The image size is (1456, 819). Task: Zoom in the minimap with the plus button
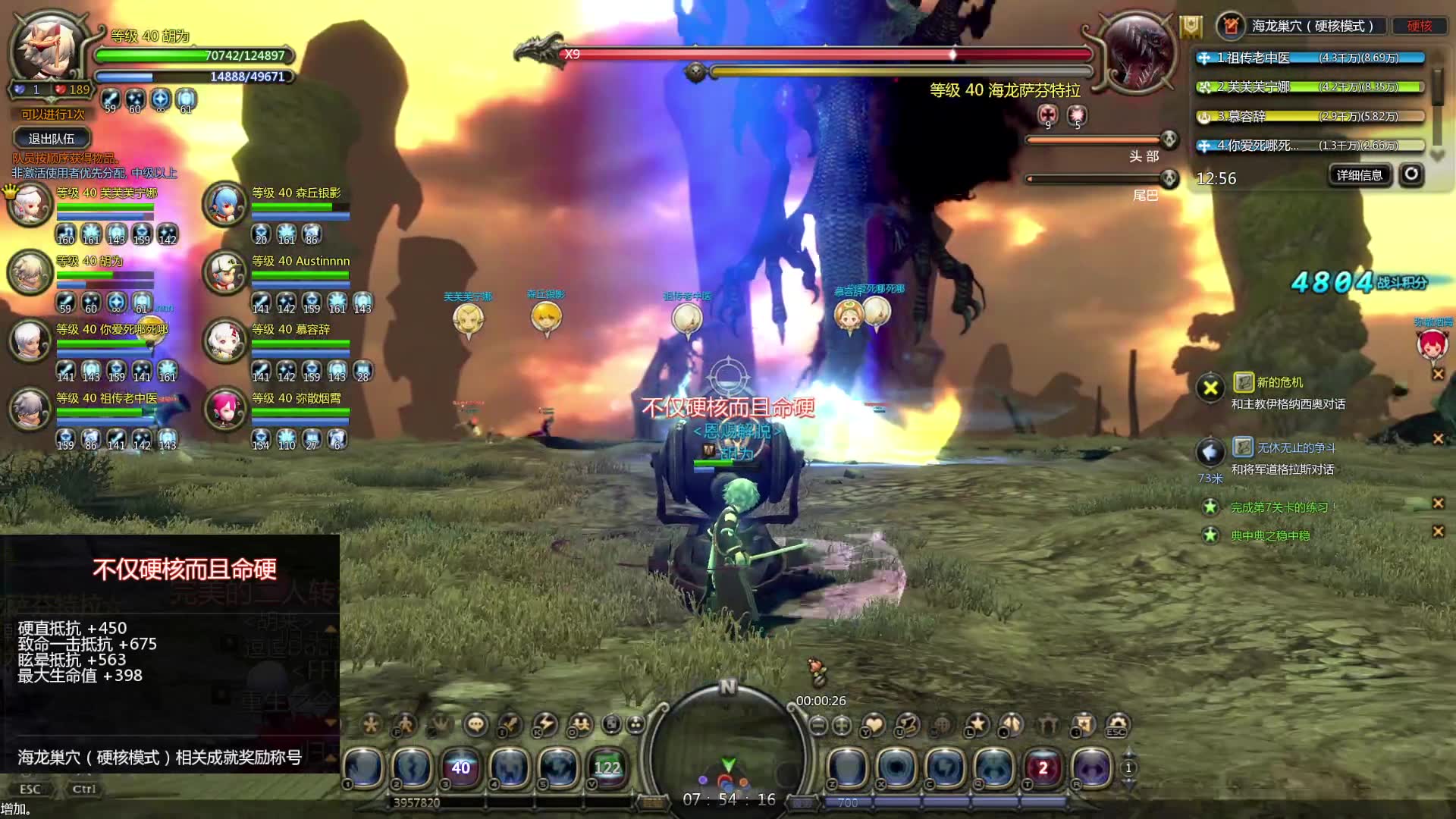(x=842, y=726)
